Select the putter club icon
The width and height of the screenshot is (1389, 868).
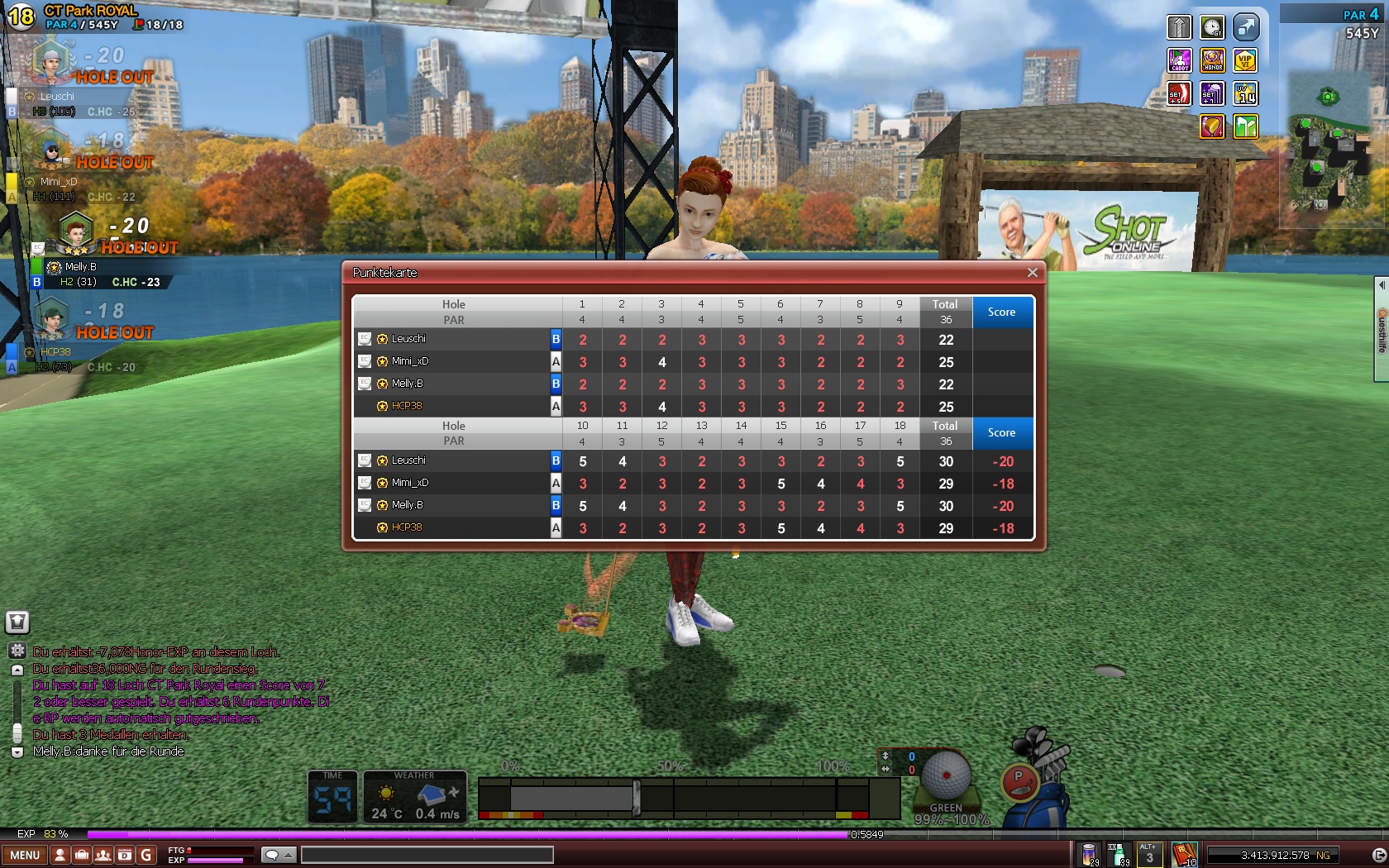click(x=1019, y=780)
